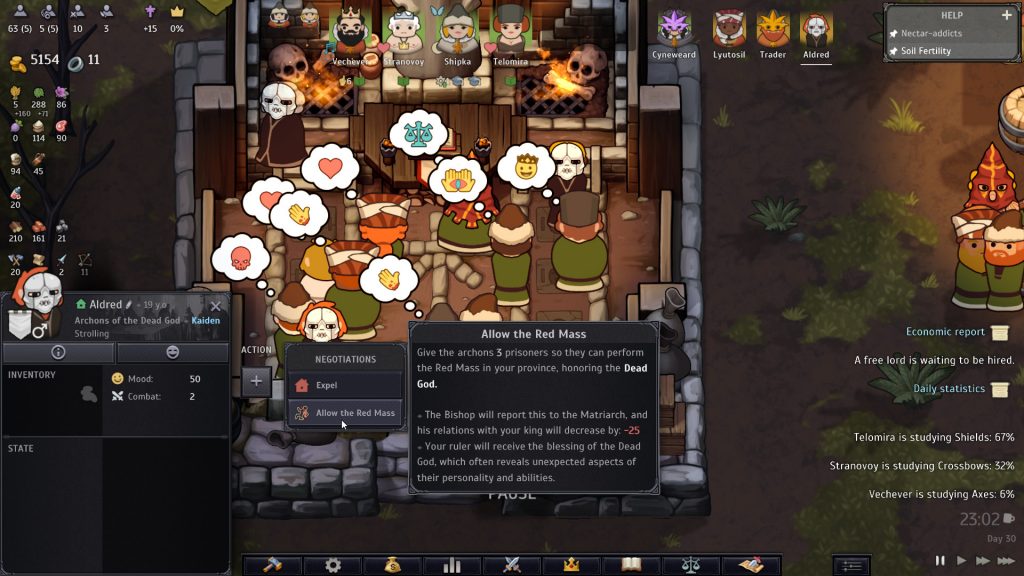The height and width of the screenshot is (576, 1024).
Task: Open Daily statistics
Action: tap(949, 389)
